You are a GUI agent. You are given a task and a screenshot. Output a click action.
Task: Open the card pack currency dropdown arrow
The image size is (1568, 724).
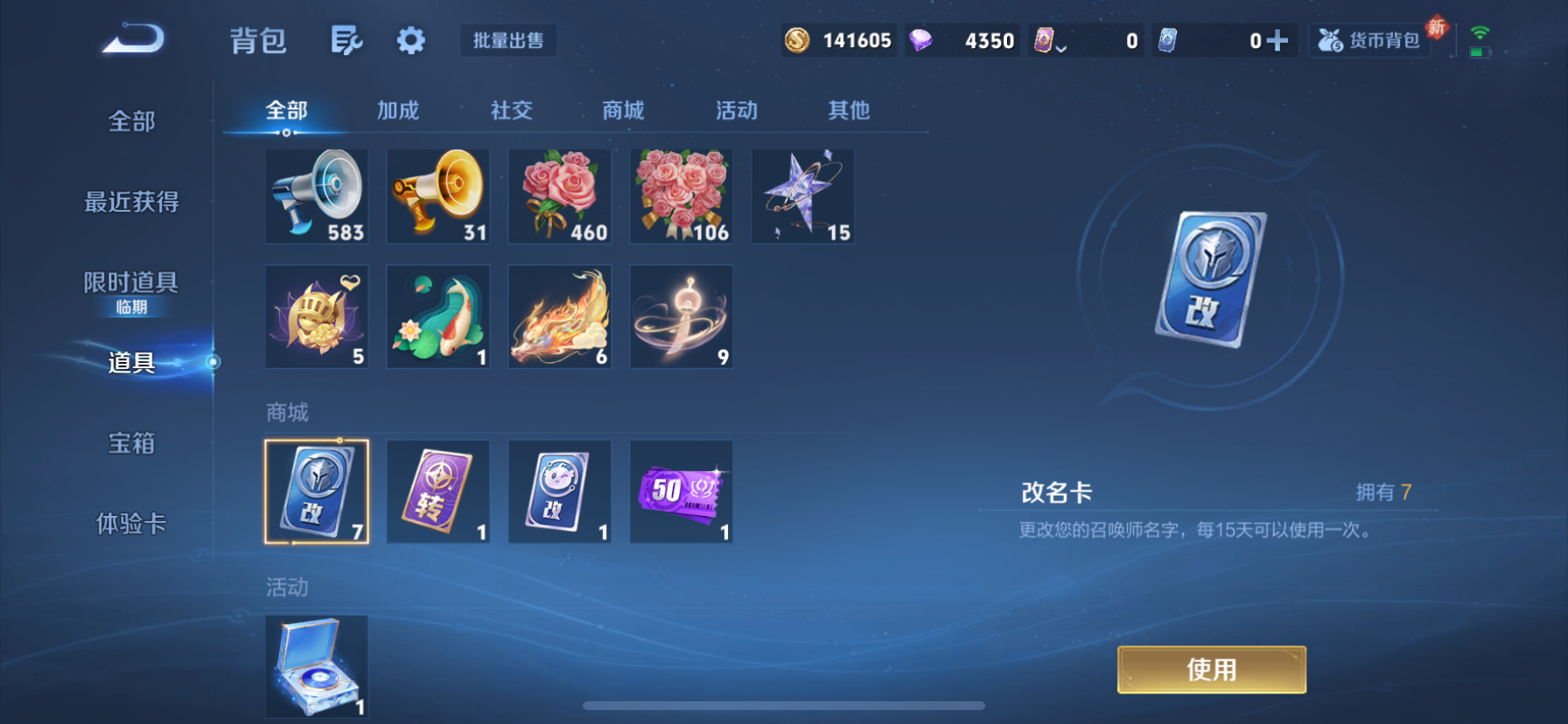pos(1061,48)
